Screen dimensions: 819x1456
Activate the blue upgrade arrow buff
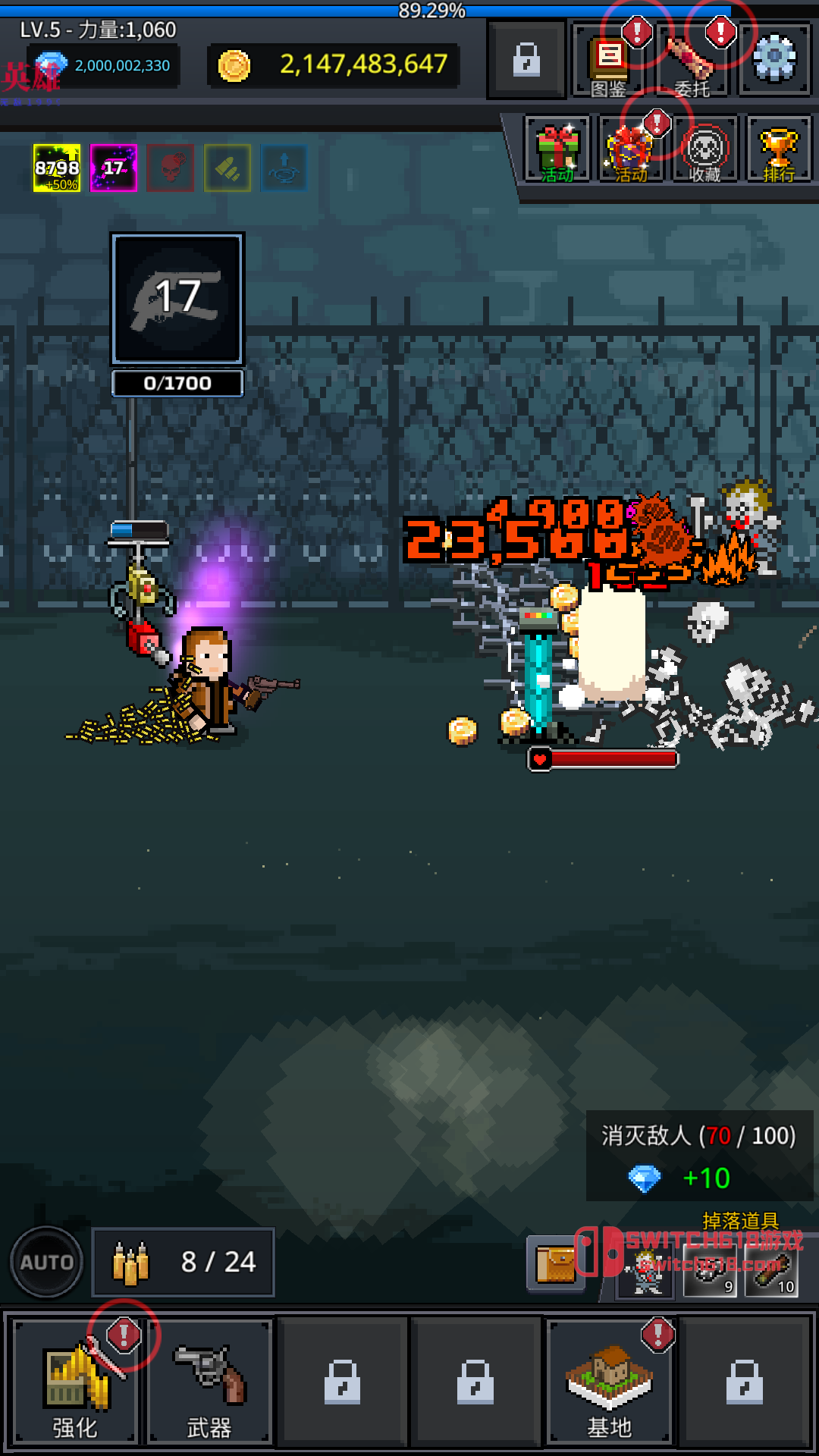tap(284, 168)
